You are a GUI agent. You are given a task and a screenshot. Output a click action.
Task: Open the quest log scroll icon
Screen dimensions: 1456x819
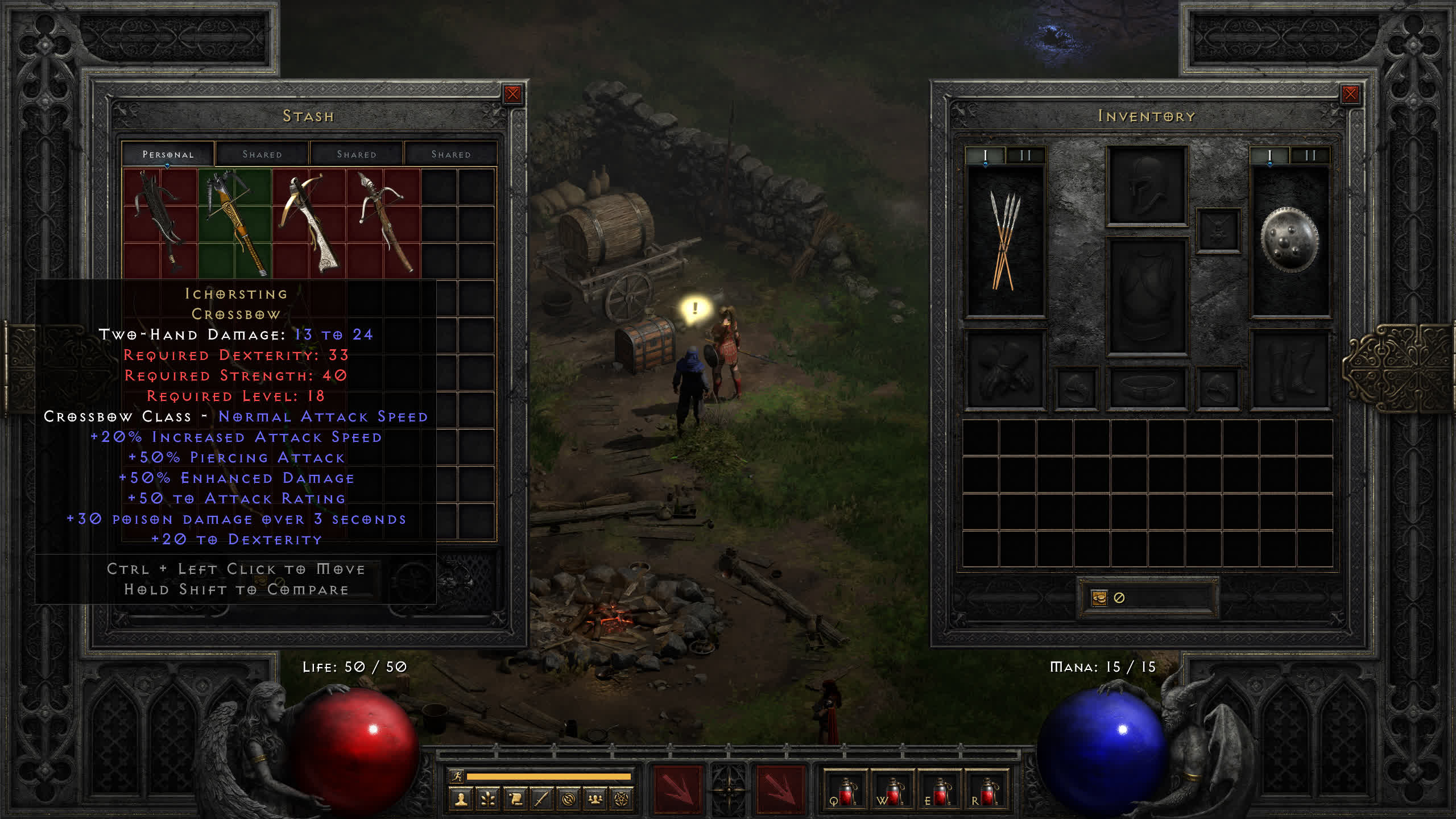[515, 800]
